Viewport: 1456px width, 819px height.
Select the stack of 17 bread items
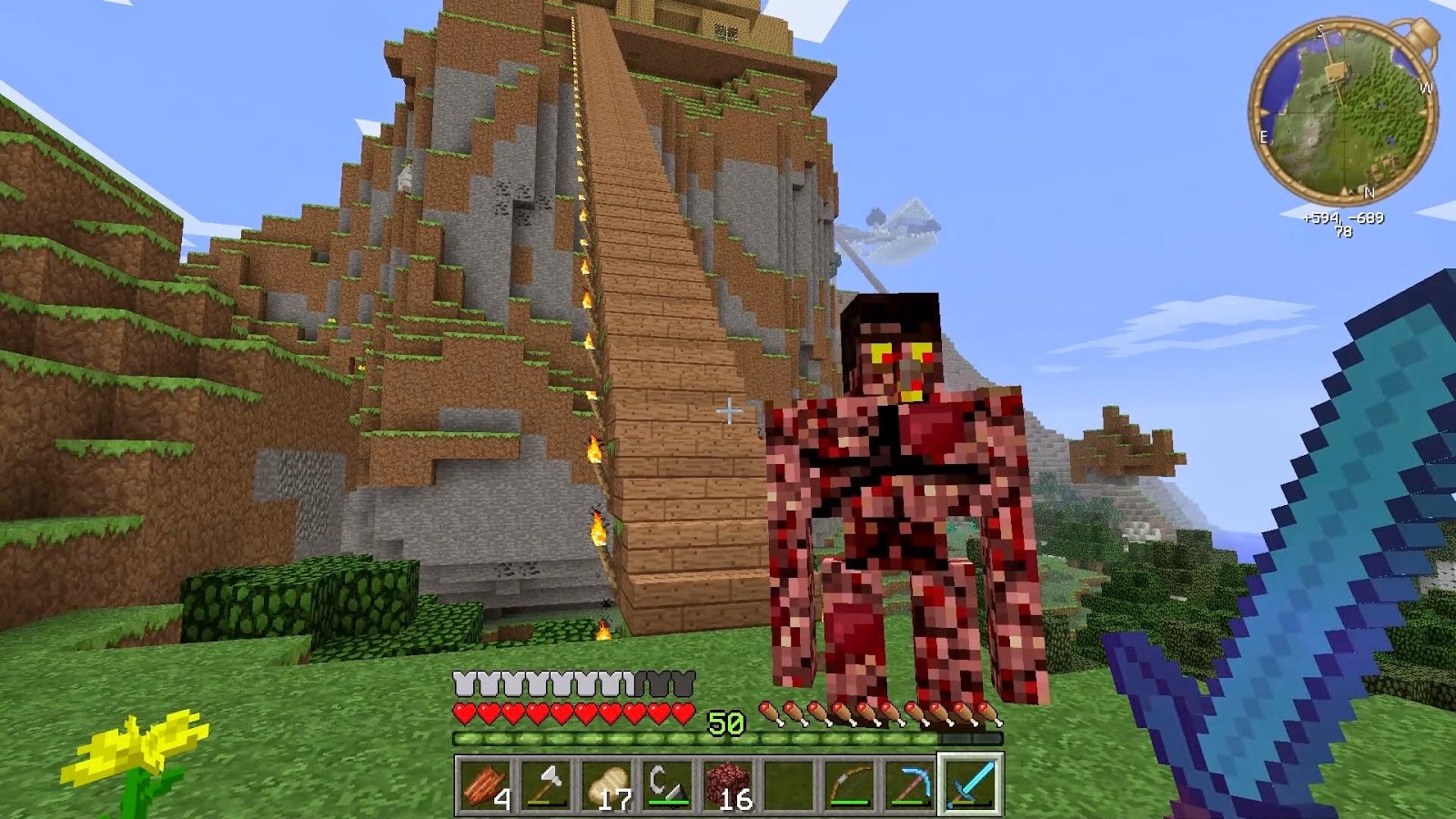click(607, 790)
